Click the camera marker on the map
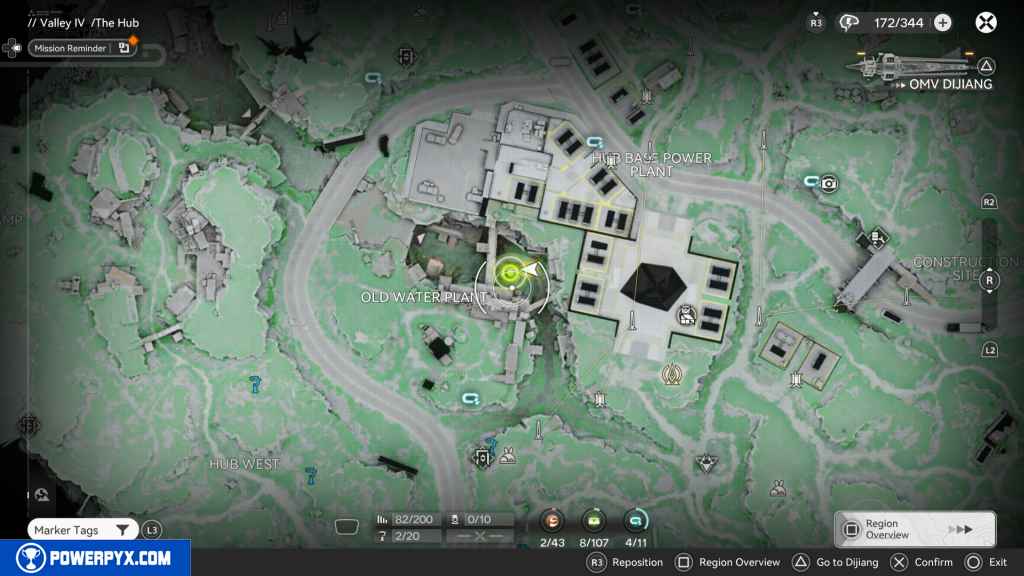 pos(829,183)
